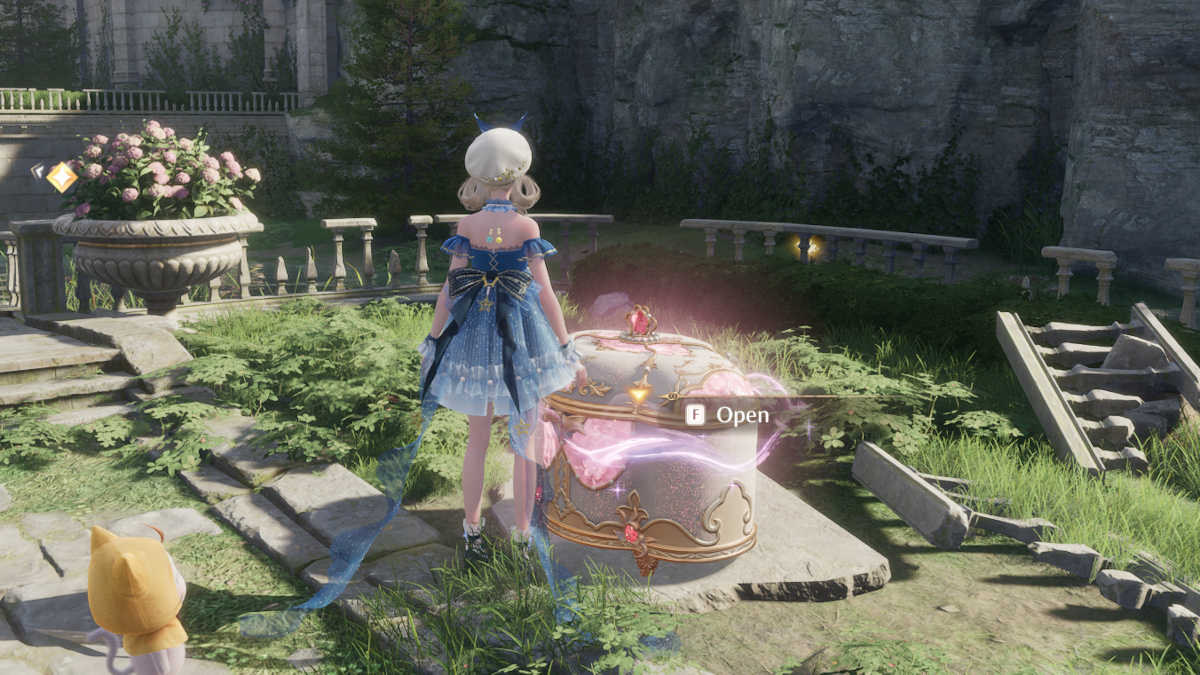Choose the Open interaction option for the chest
This screenshot has width=1200, height=675.
click(x=729, y=414)
